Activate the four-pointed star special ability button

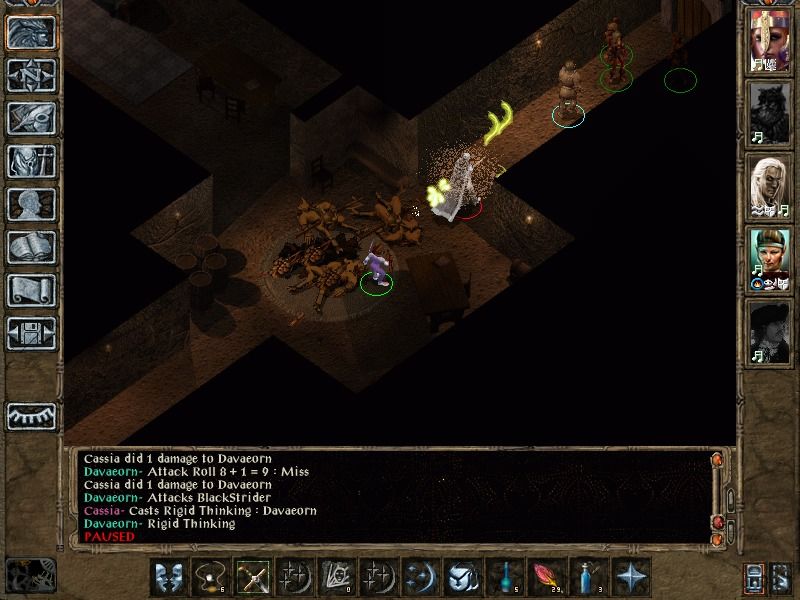coord(630,577)
